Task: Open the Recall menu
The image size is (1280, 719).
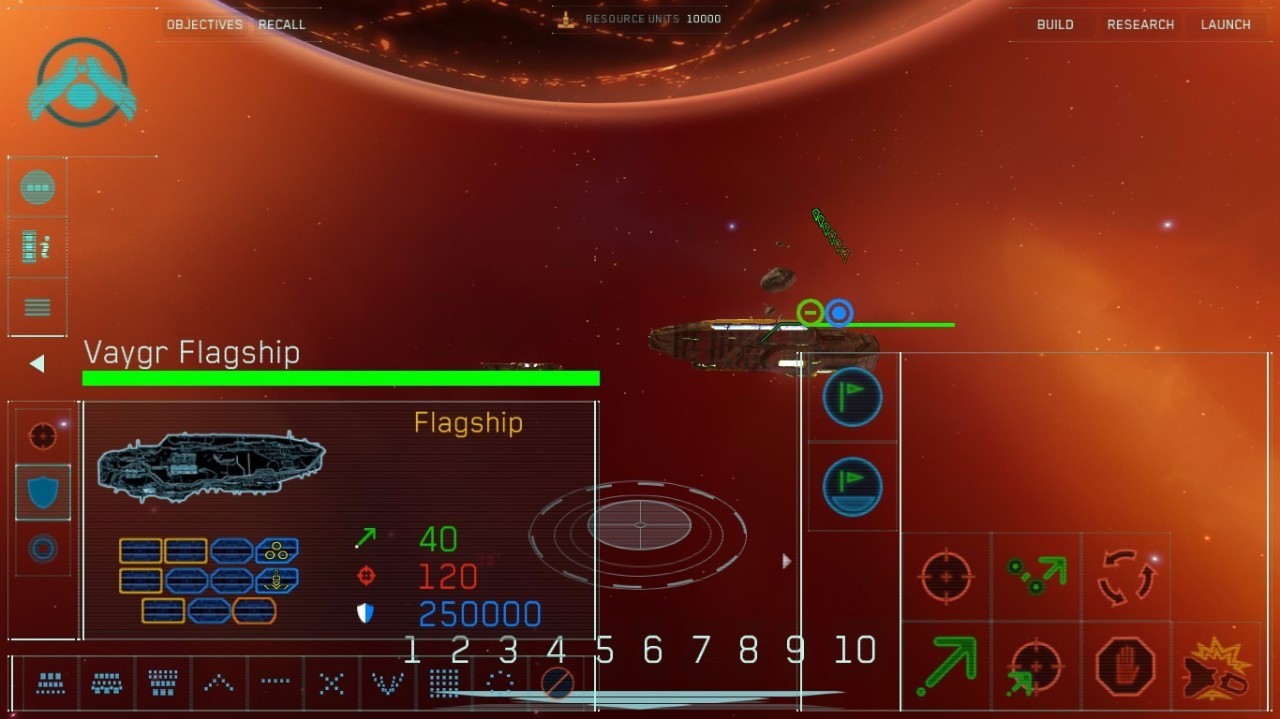Action: pyautogui.click(x=282, y=24)
